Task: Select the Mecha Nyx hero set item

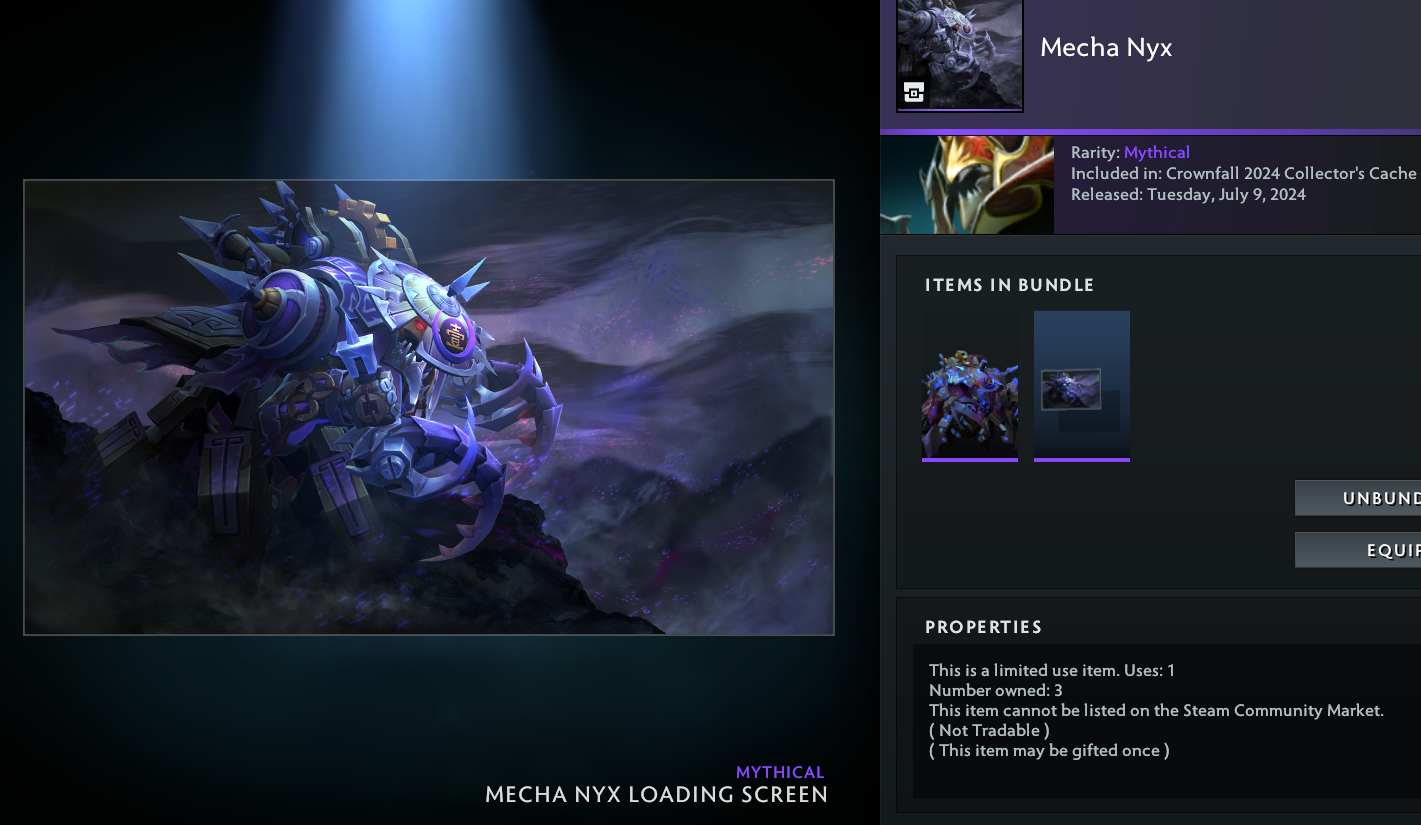Action: (x=969, y=385)
